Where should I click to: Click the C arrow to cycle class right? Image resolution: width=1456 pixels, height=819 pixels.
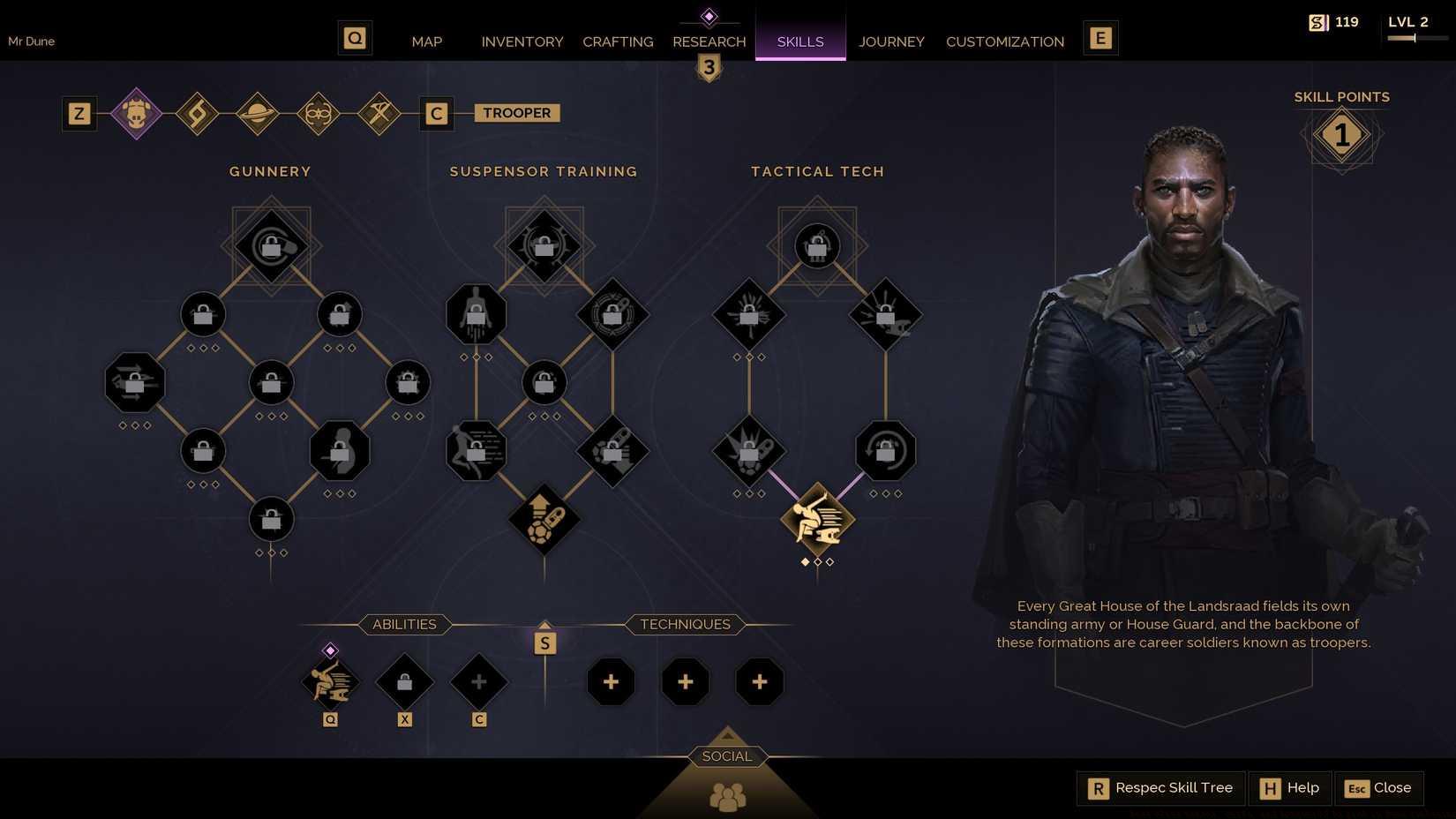436,113
